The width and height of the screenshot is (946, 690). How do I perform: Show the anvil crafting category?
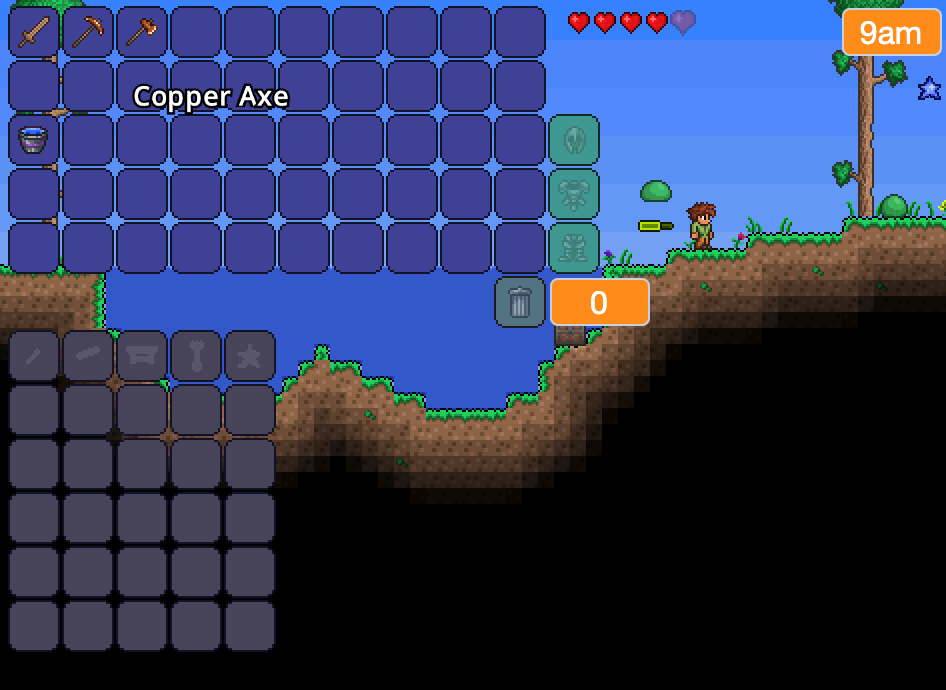[142, 356]
